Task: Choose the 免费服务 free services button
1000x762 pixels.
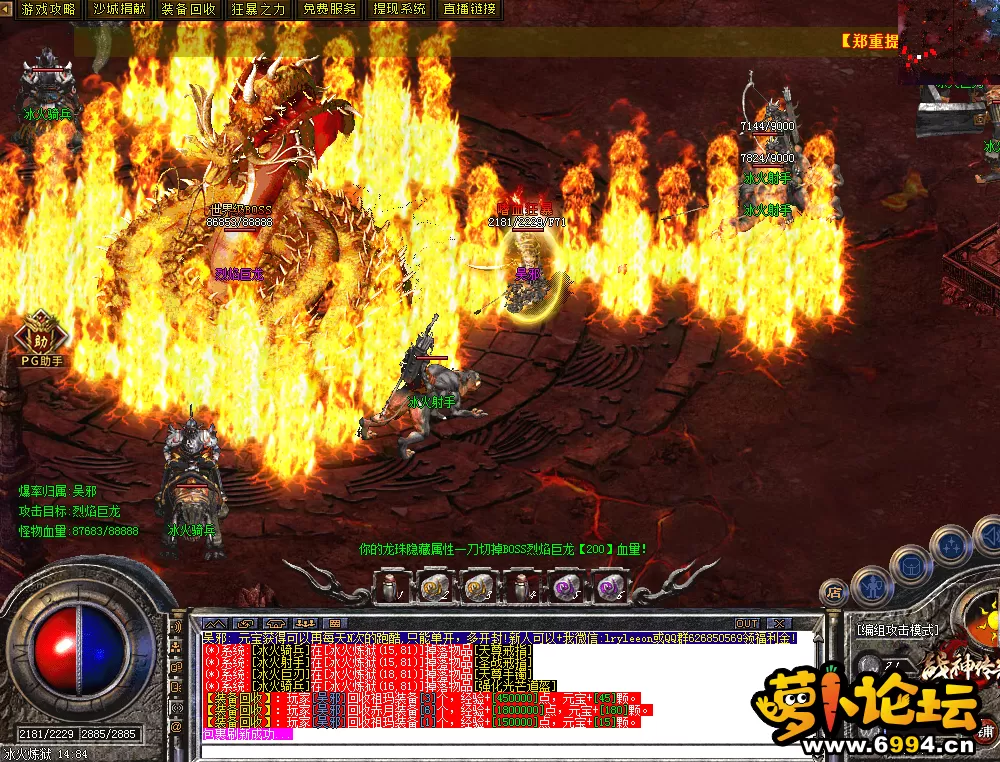Action: [x=330, y=9]
